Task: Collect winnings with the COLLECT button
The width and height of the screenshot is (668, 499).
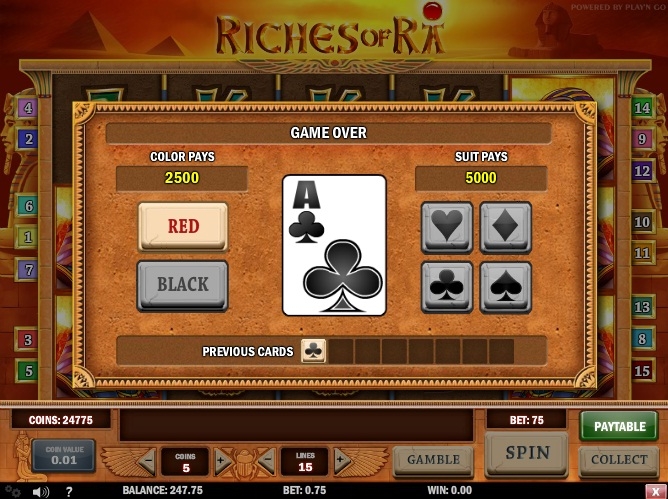Action: tap(619, 460)
